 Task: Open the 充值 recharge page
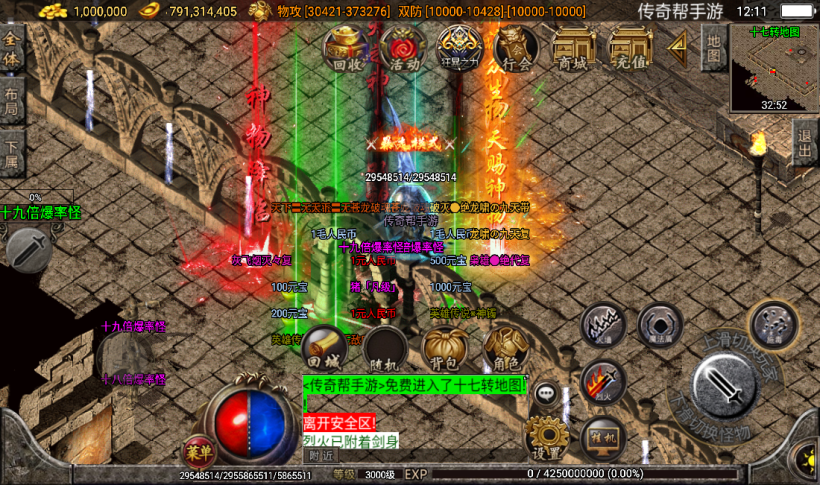tap(629, 47)
